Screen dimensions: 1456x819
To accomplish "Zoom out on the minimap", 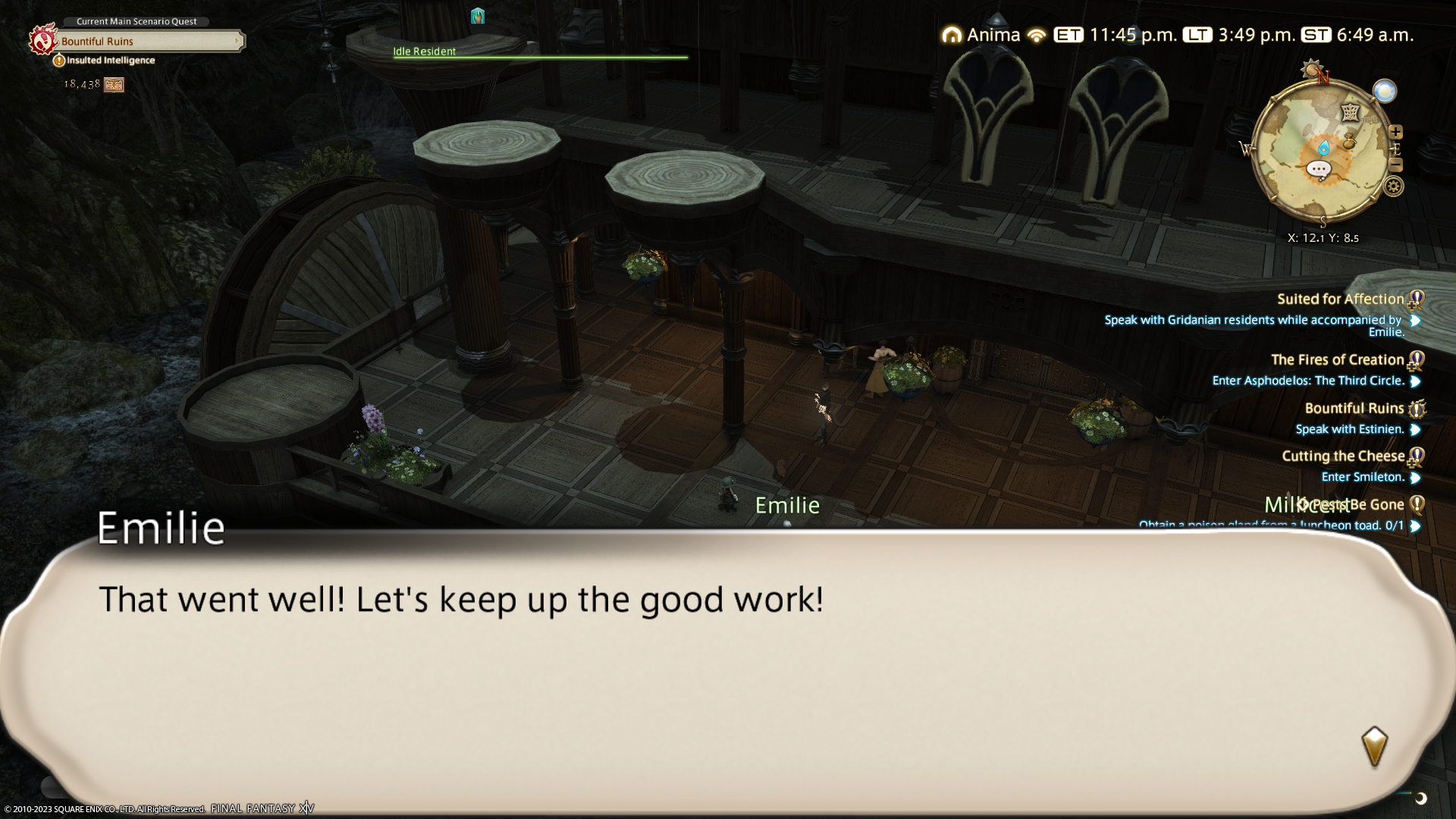I will click(1395, 165).
